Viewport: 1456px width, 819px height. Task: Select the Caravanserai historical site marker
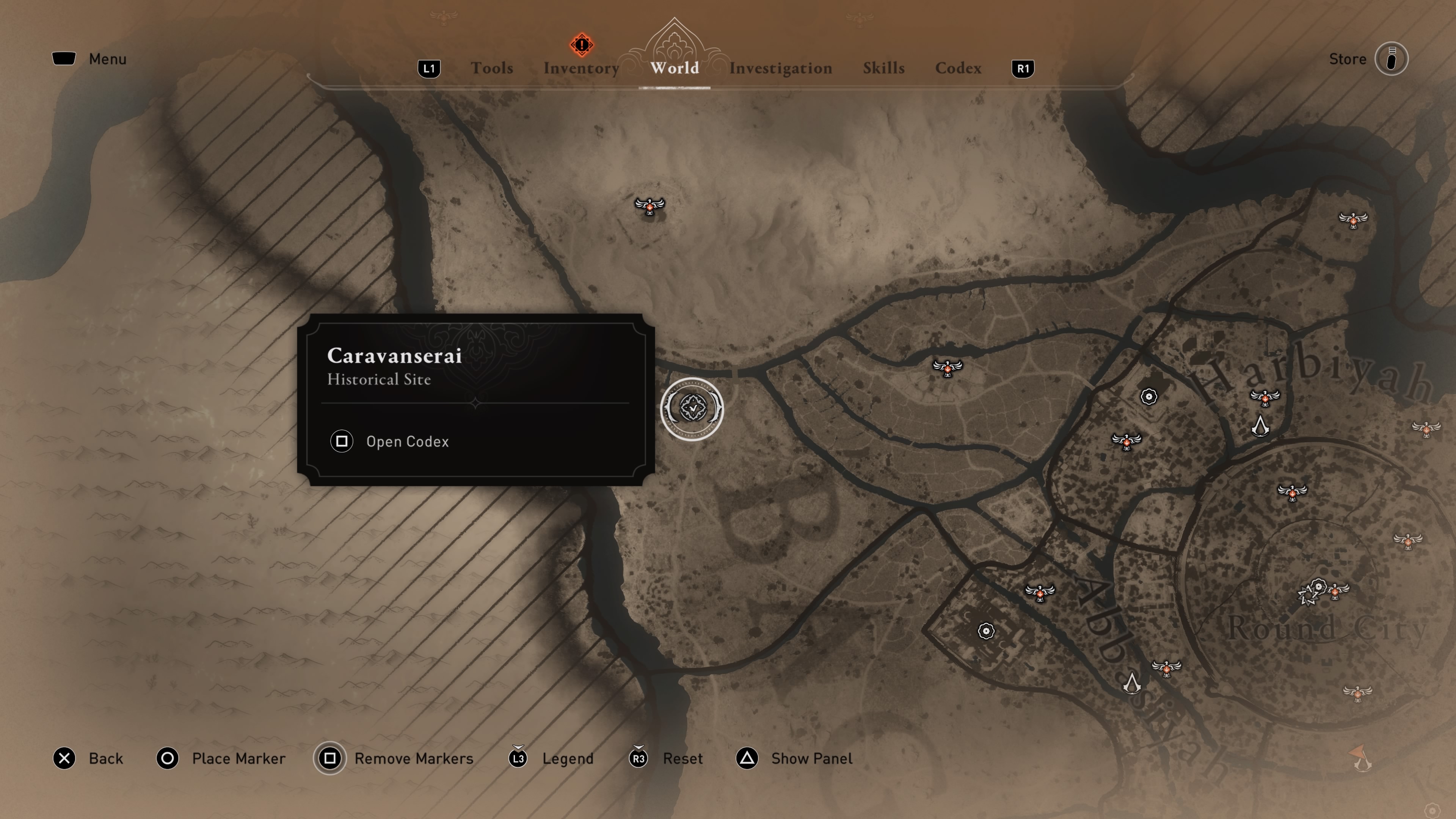(x=692, y=409)
